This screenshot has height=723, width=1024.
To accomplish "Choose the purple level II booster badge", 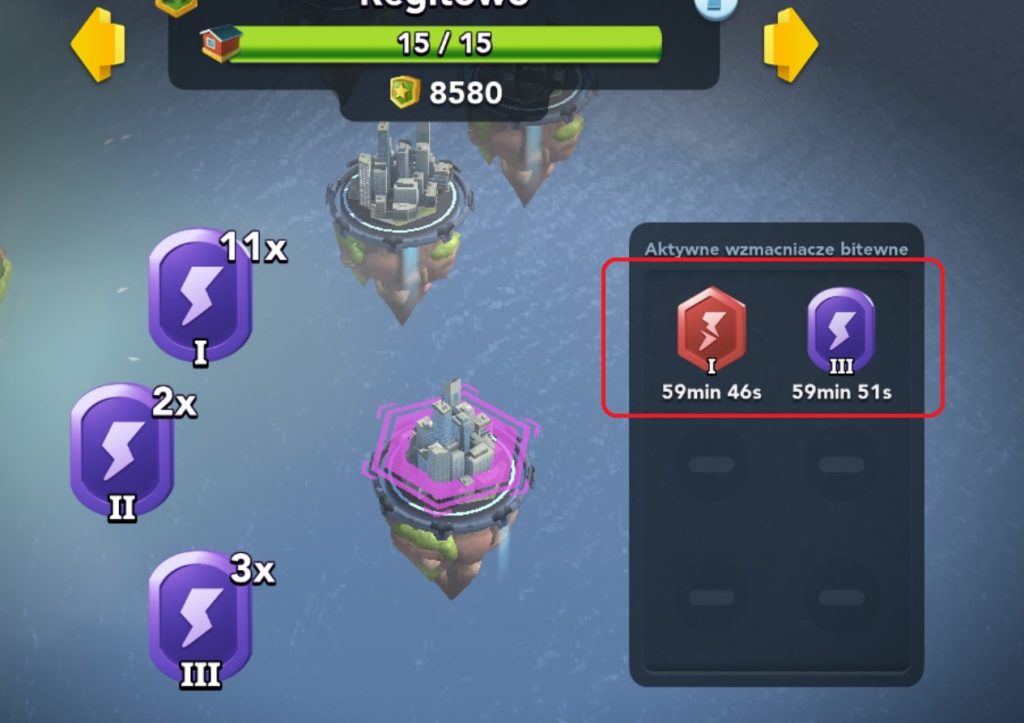I will [122, 450].
